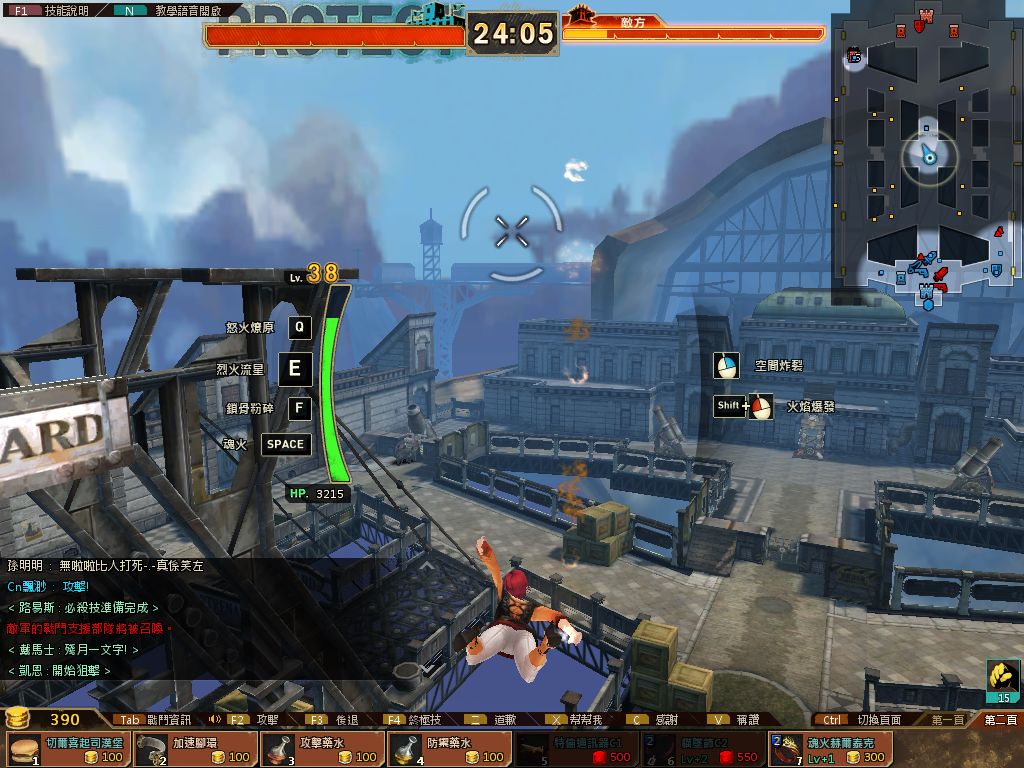Purchase the 加速腳環 speed anklet
Image resolution: width=1024 pixels, height=768 pixels.
coord(194,749)
